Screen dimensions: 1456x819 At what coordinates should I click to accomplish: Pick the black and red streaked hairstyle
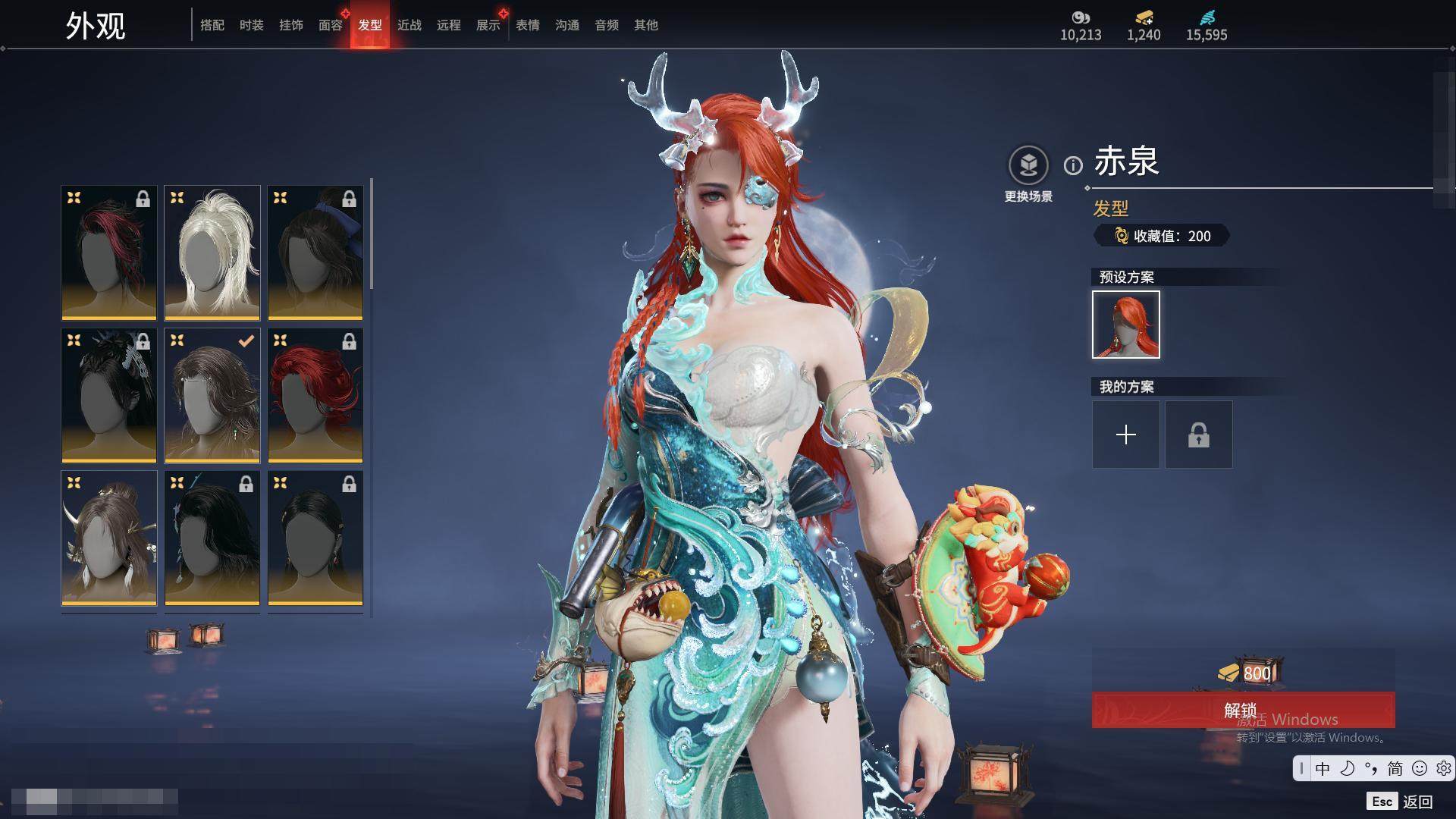tap(109, 253)
